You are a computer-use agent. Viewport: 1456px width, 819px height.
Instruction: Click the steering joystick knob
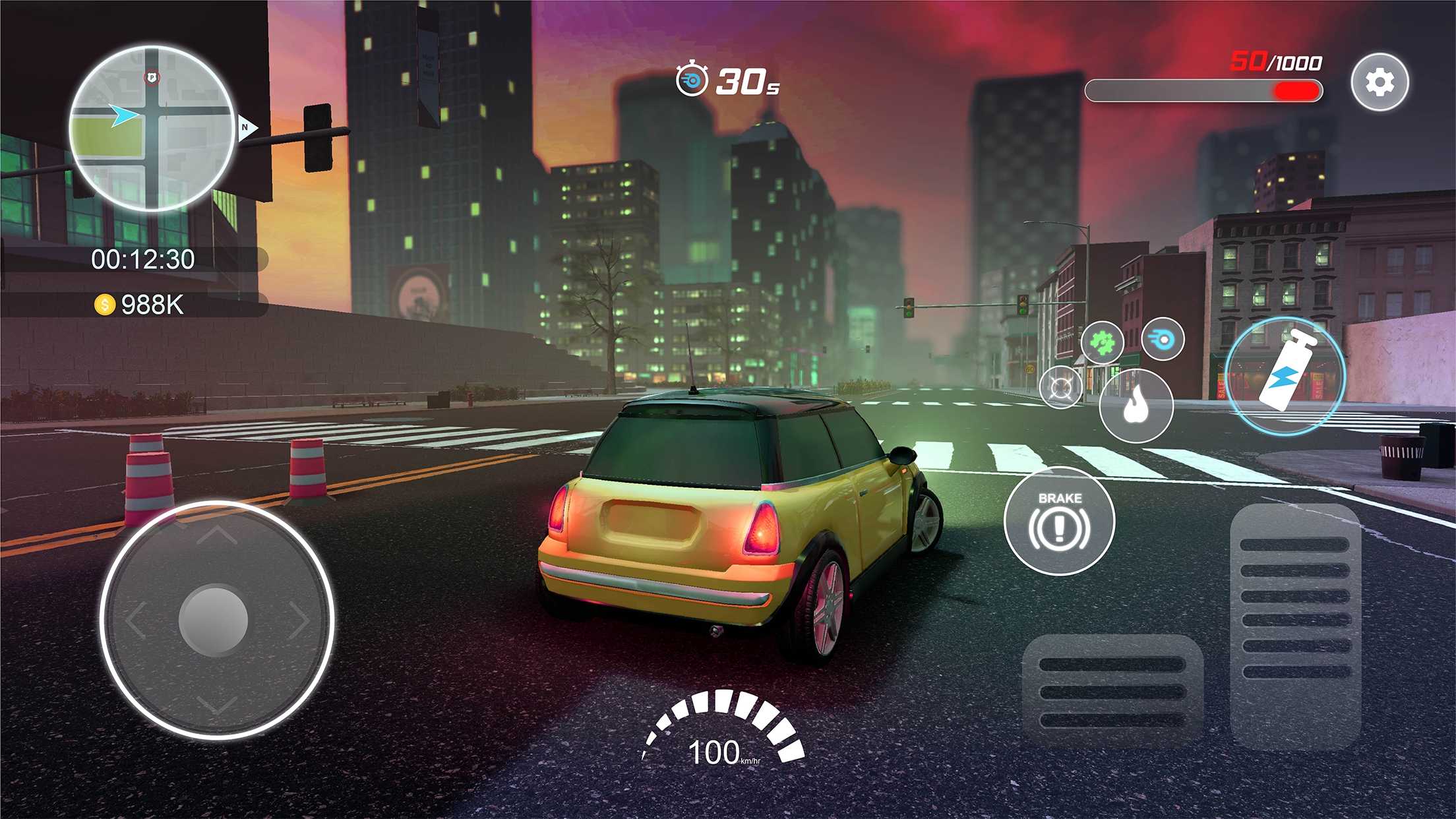(x=214, y=619)
